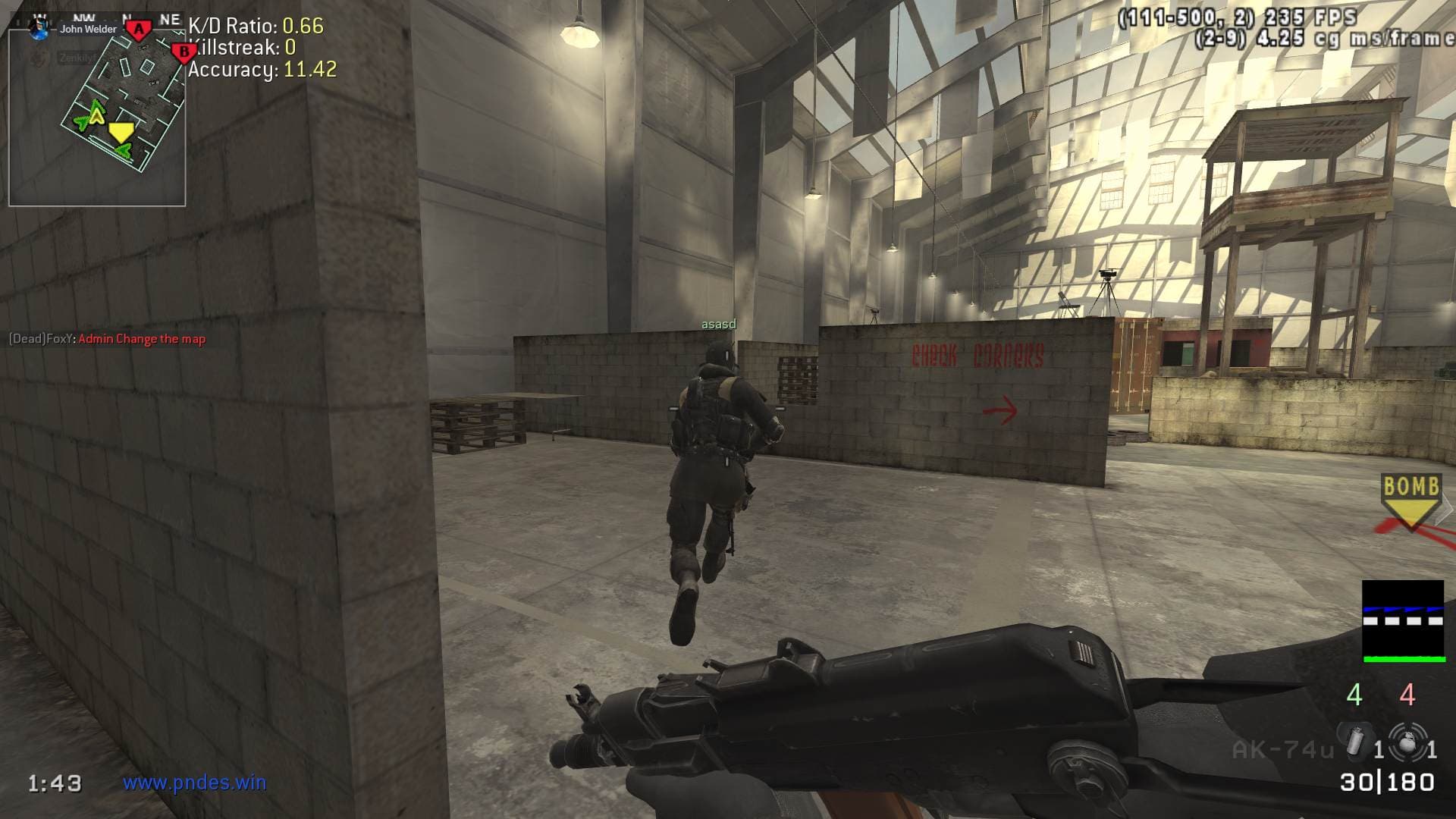Image resolution: width=1456 pixels, height=819 pixels.
Task: Select the frag grenade icon
Action: pos(1407,742)
